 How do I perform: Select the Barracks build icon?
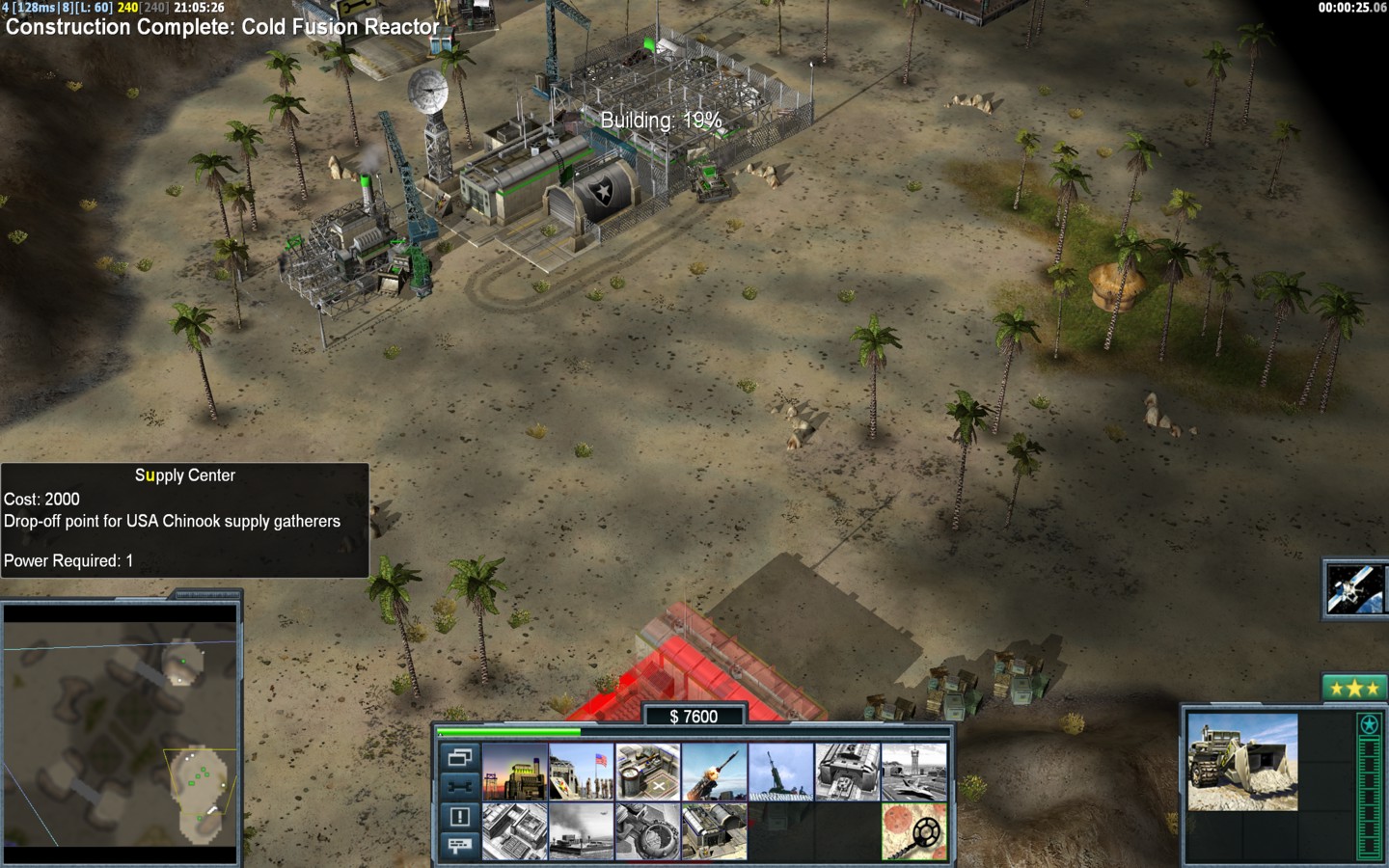click(x=582, y=772)
